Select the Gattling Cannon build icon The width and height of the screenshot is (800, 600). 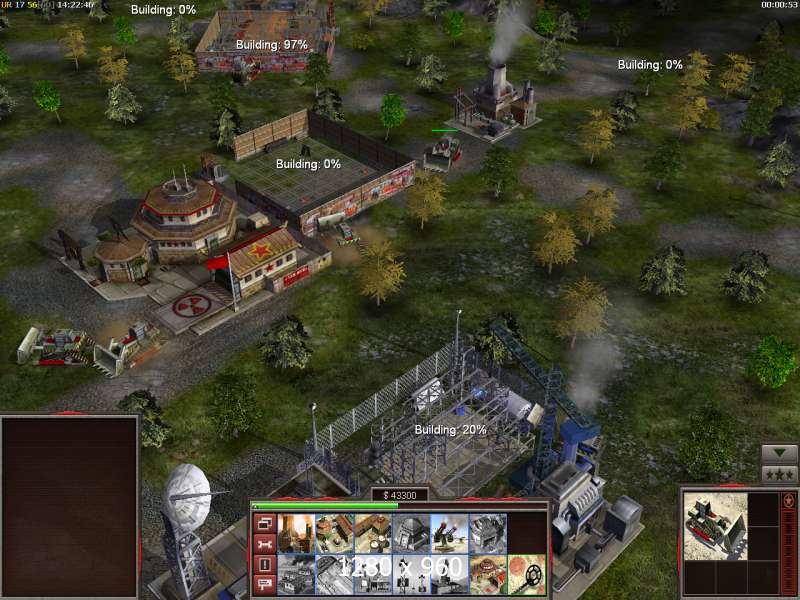tap(449, 533)
